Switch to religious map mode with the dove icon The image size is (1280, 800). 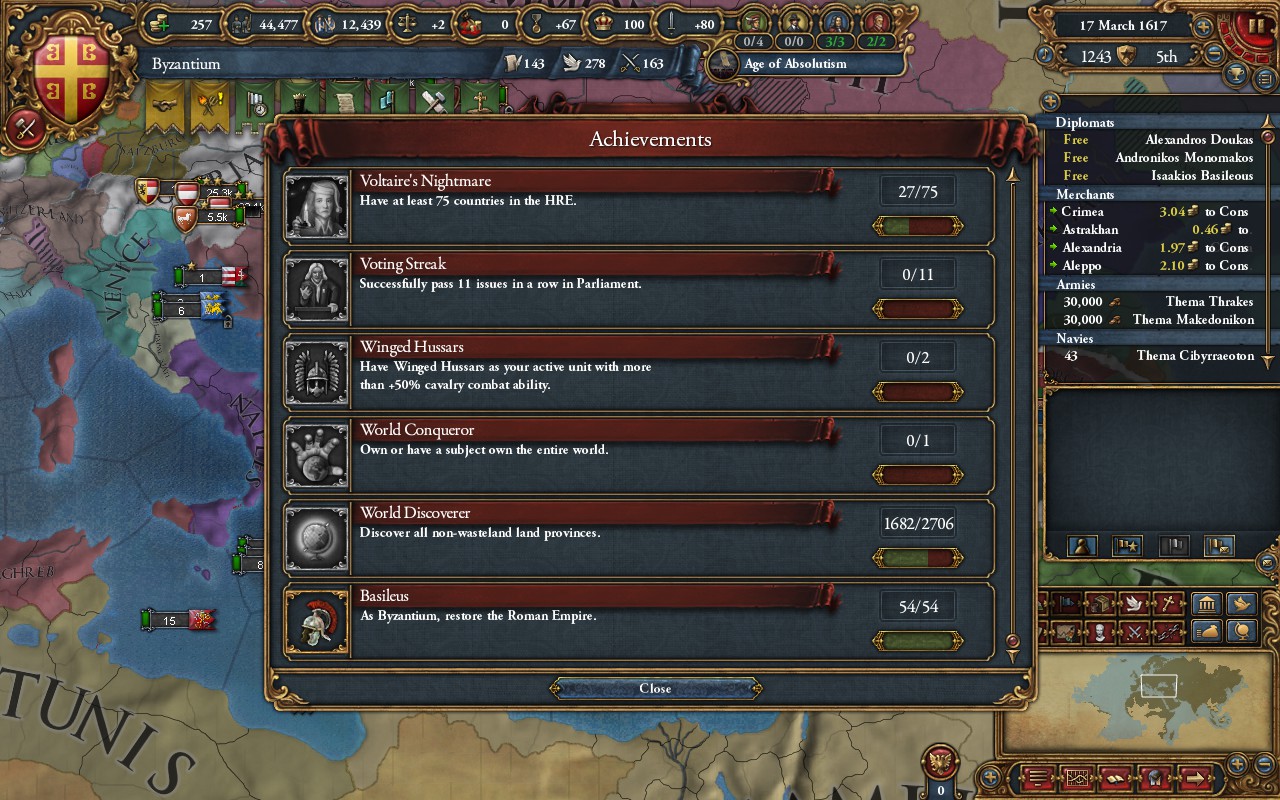pos(1133,604)
